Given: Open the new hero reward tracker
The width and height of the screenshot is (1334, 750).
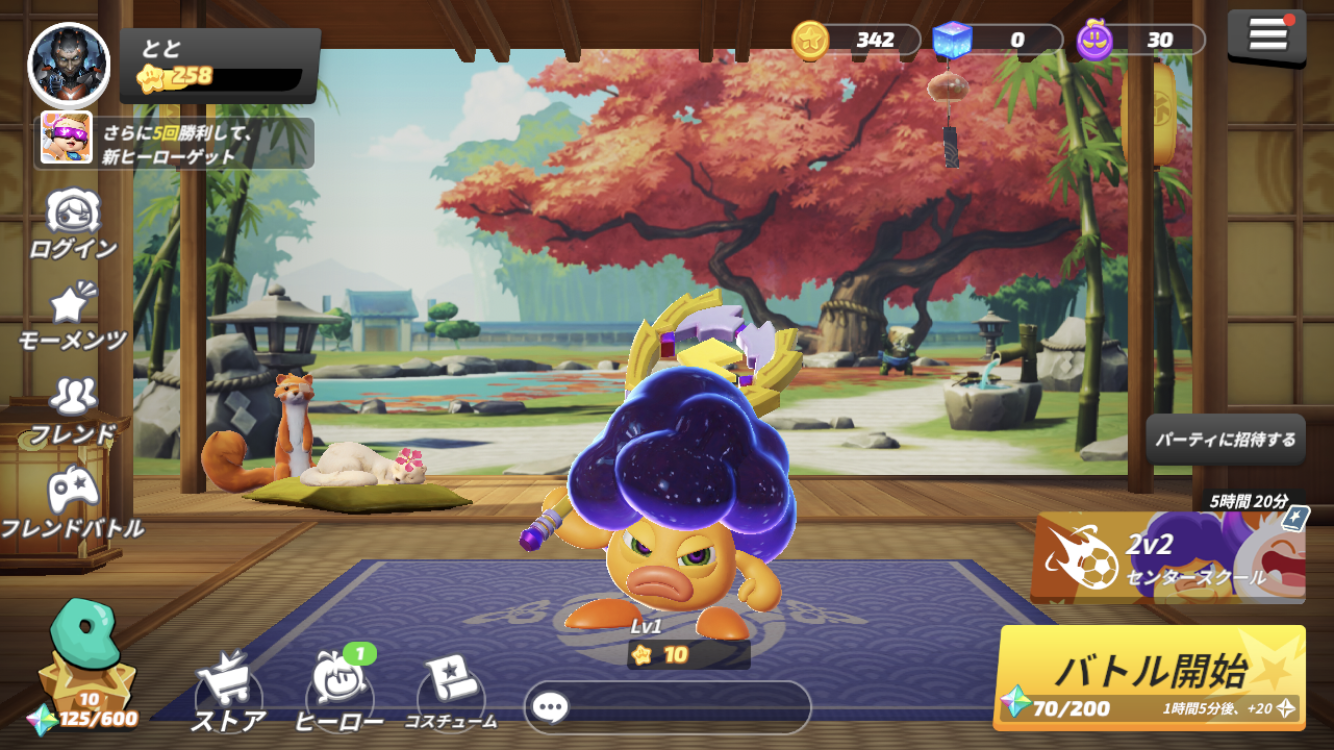Looking at the screenshot, I should tap(175, 143).
